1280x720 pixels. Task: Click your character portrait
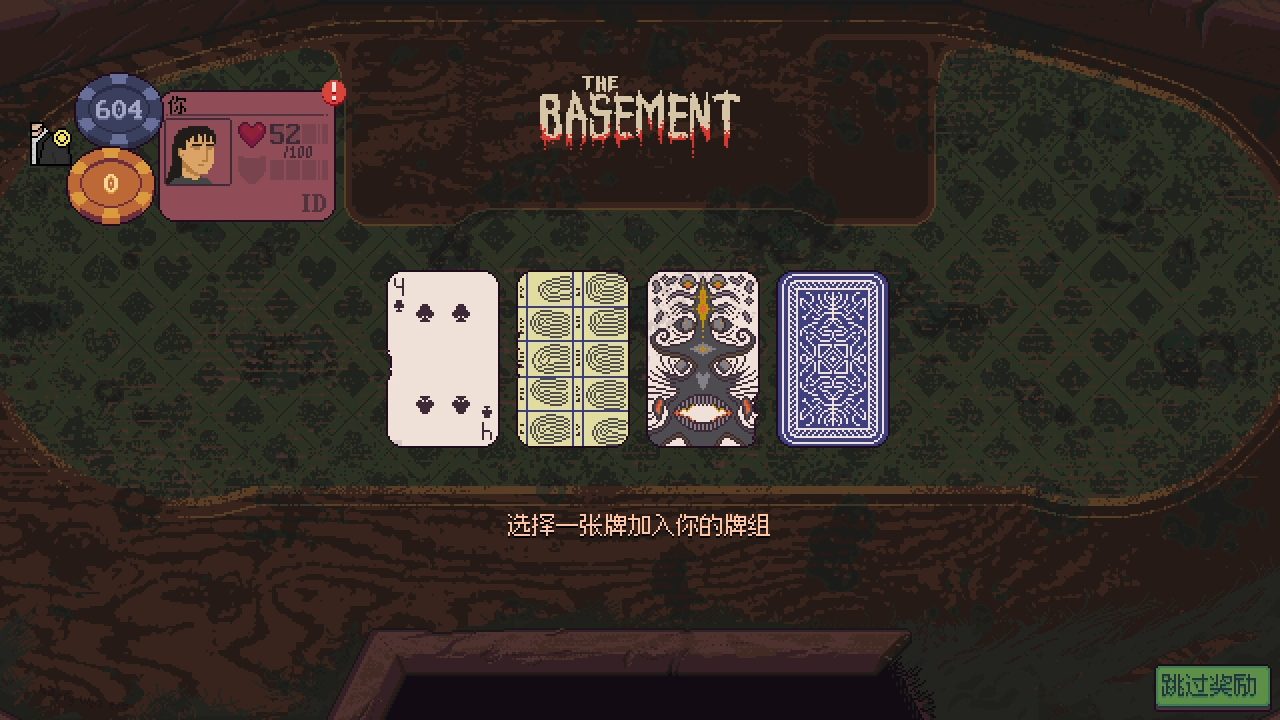(197, 154)
